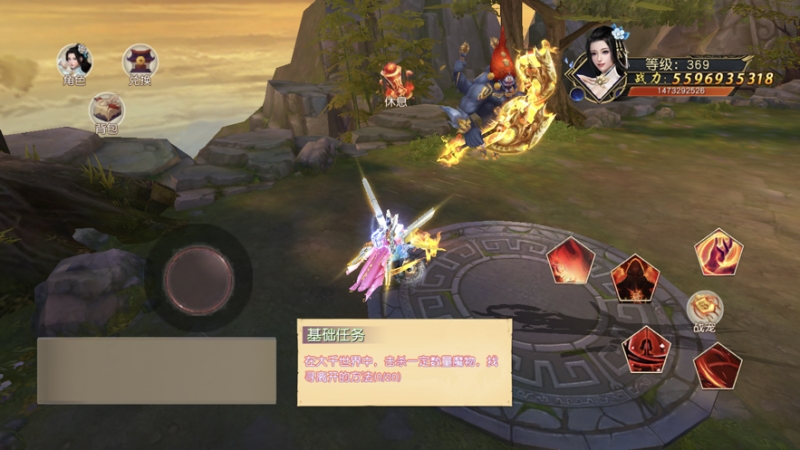This screenshot has height=450, width=800.
Task: Click the empty chat box panel
Action: [x=156, y=370]
